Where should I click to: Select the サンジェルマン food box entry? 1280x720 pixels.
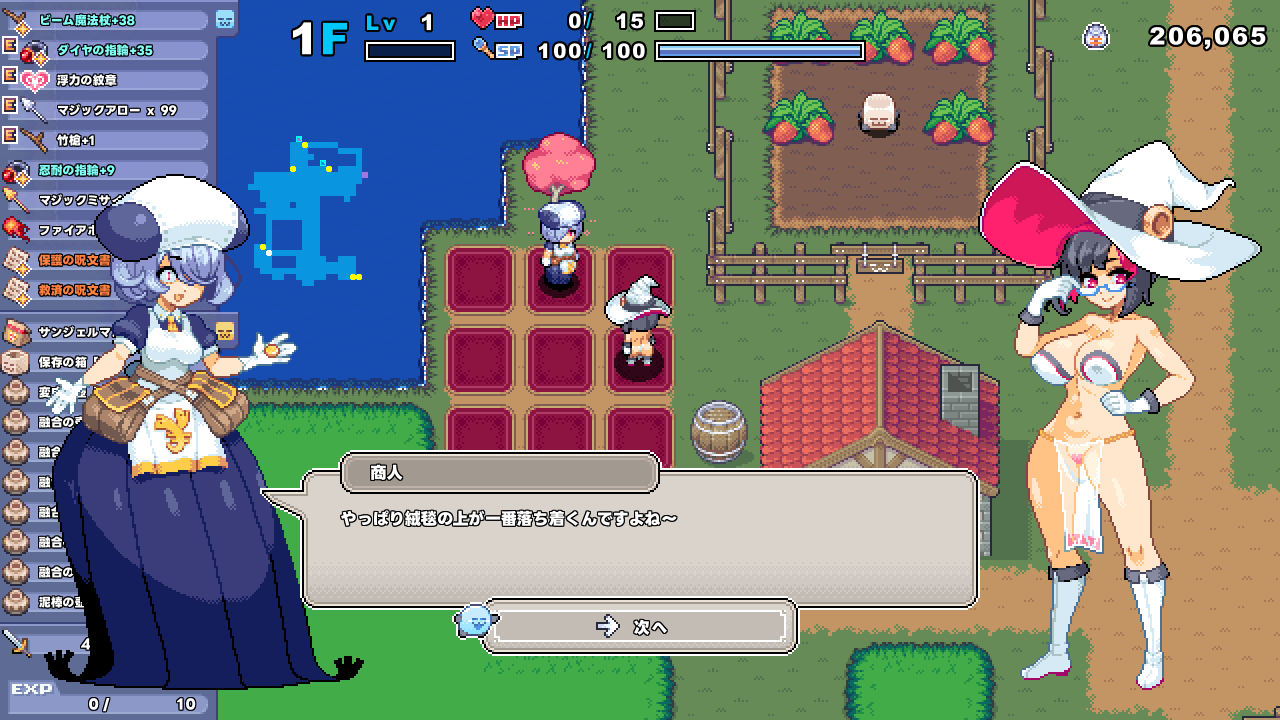pos(60,331)
